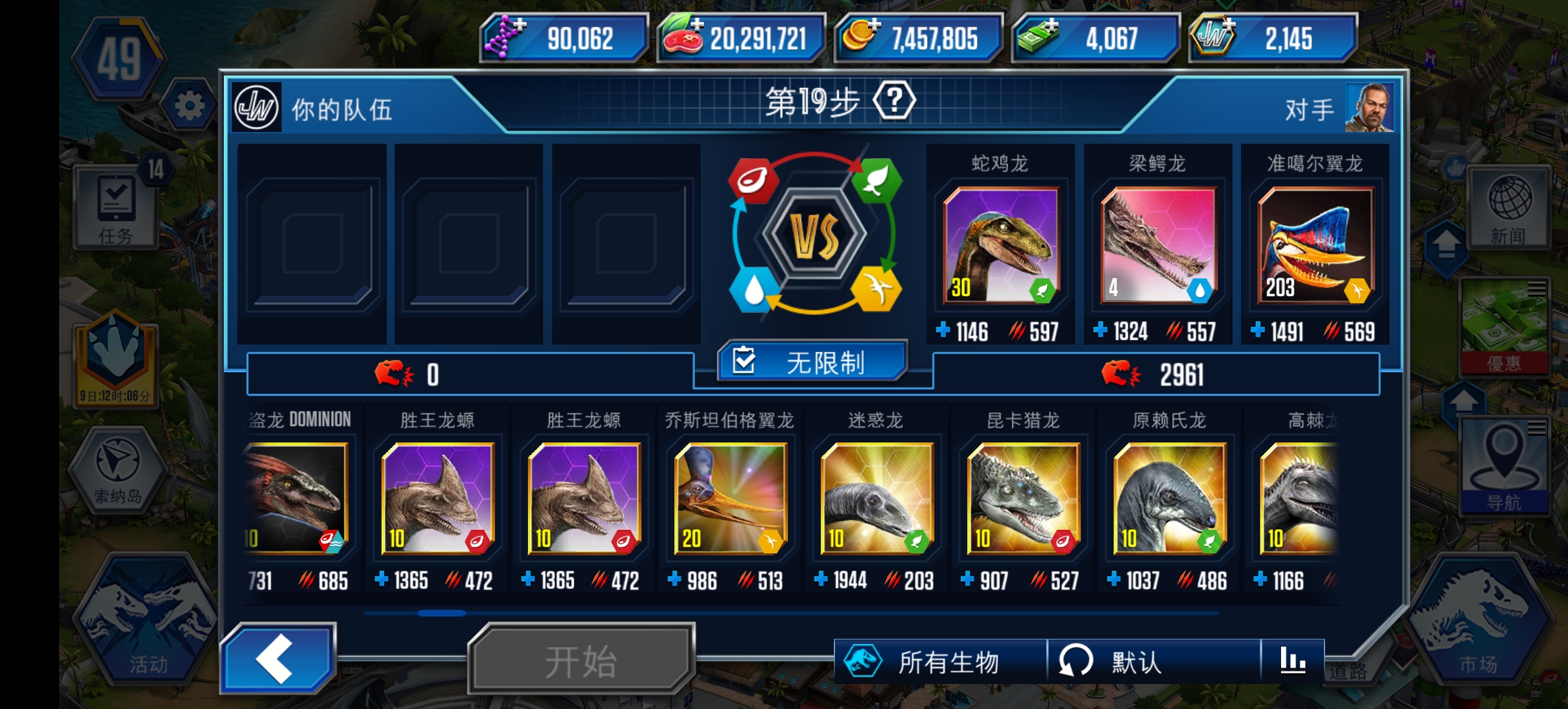Add cash with the bills plus icon

[x=1052, y=26]
